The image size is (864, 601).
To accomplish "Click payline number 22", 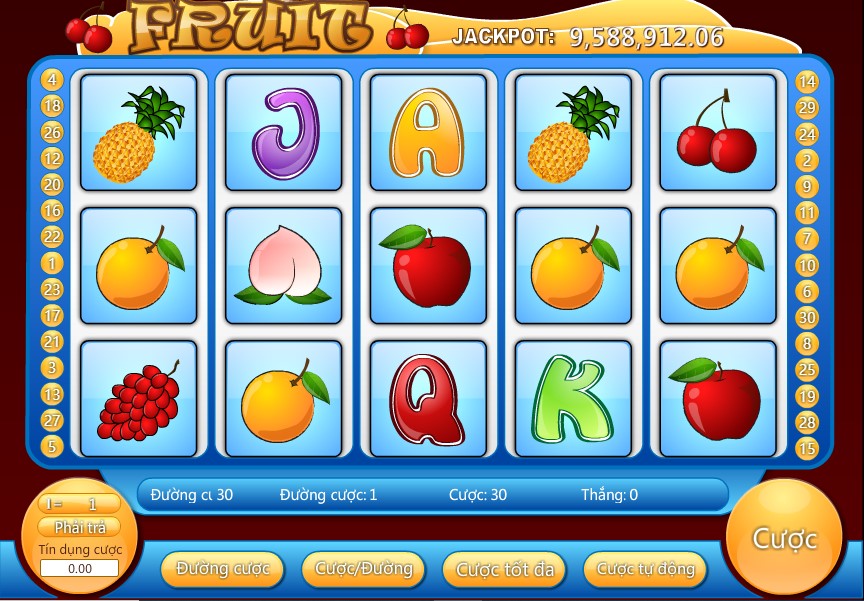I will click(52, 237).
